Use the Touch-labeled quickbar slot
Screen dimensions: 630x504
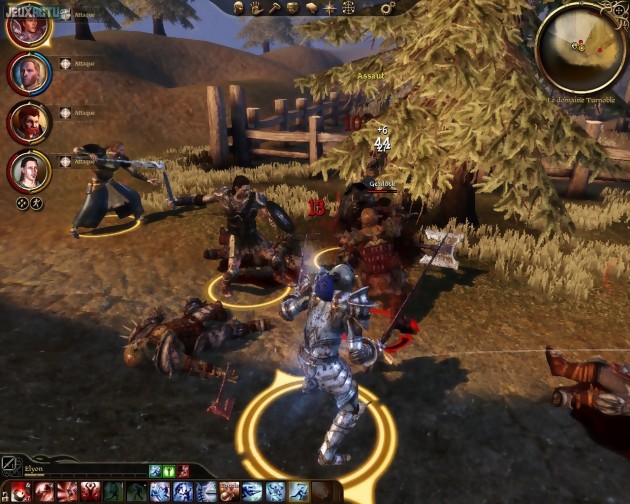229,491
